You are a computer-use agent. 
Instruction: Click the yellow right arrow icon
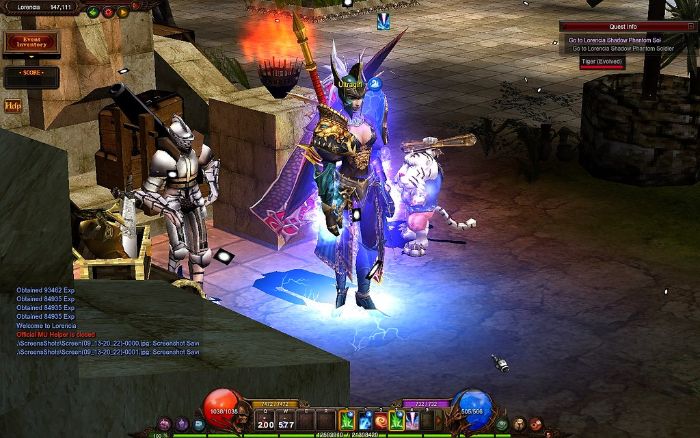[123, 12]
